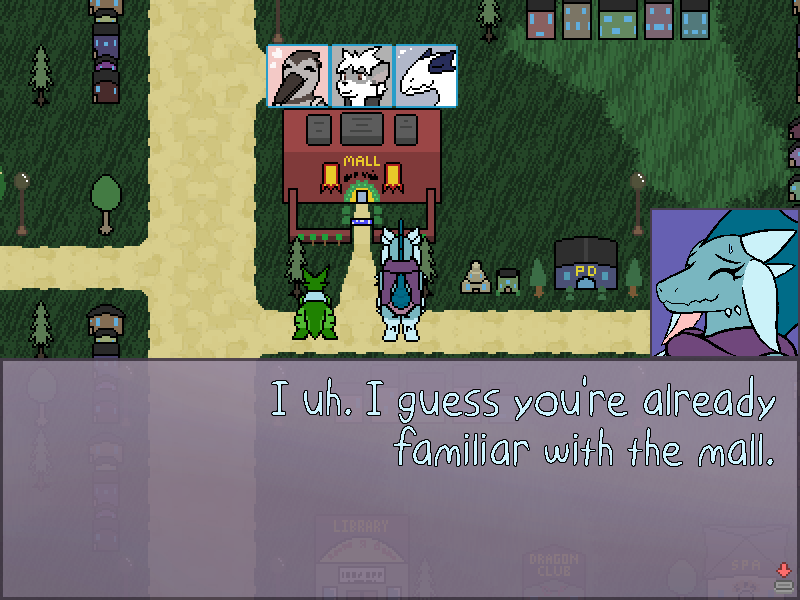Click the red down-arrow continue indicator

(x=783, y=570)
